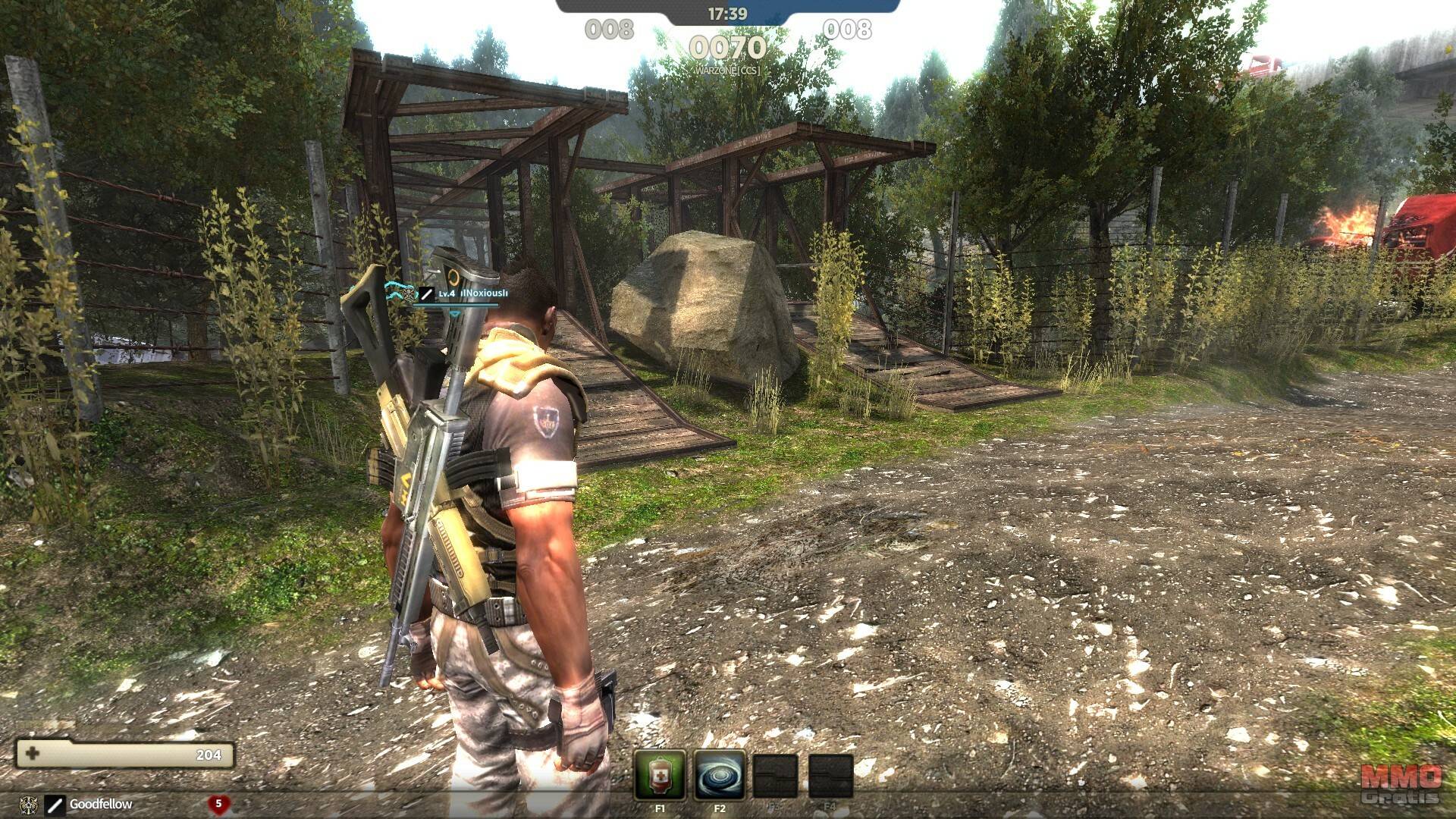This screenshot has width=1456, height=819.
Task: Activate the swirling vortex ability in the F2 slot
Action: tap(719, 775)
